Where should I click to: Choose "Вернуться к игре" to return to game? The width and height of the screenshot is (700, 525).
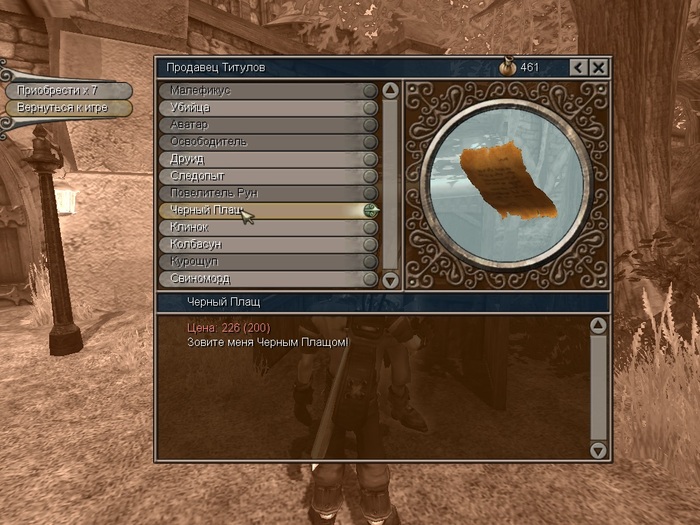66,107
